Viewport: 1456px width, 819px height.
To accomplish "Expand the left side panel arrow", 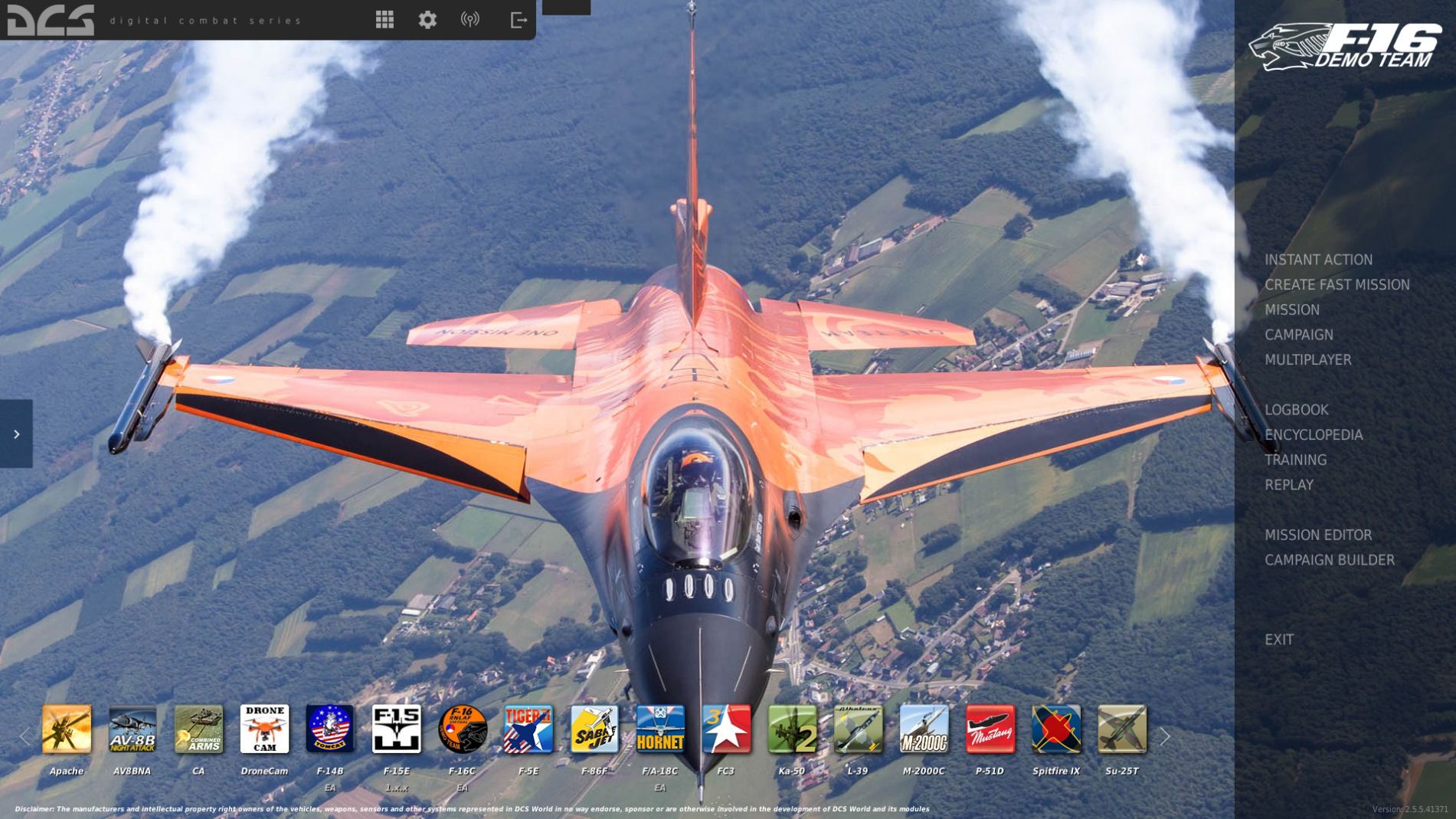I will point(16,434).
